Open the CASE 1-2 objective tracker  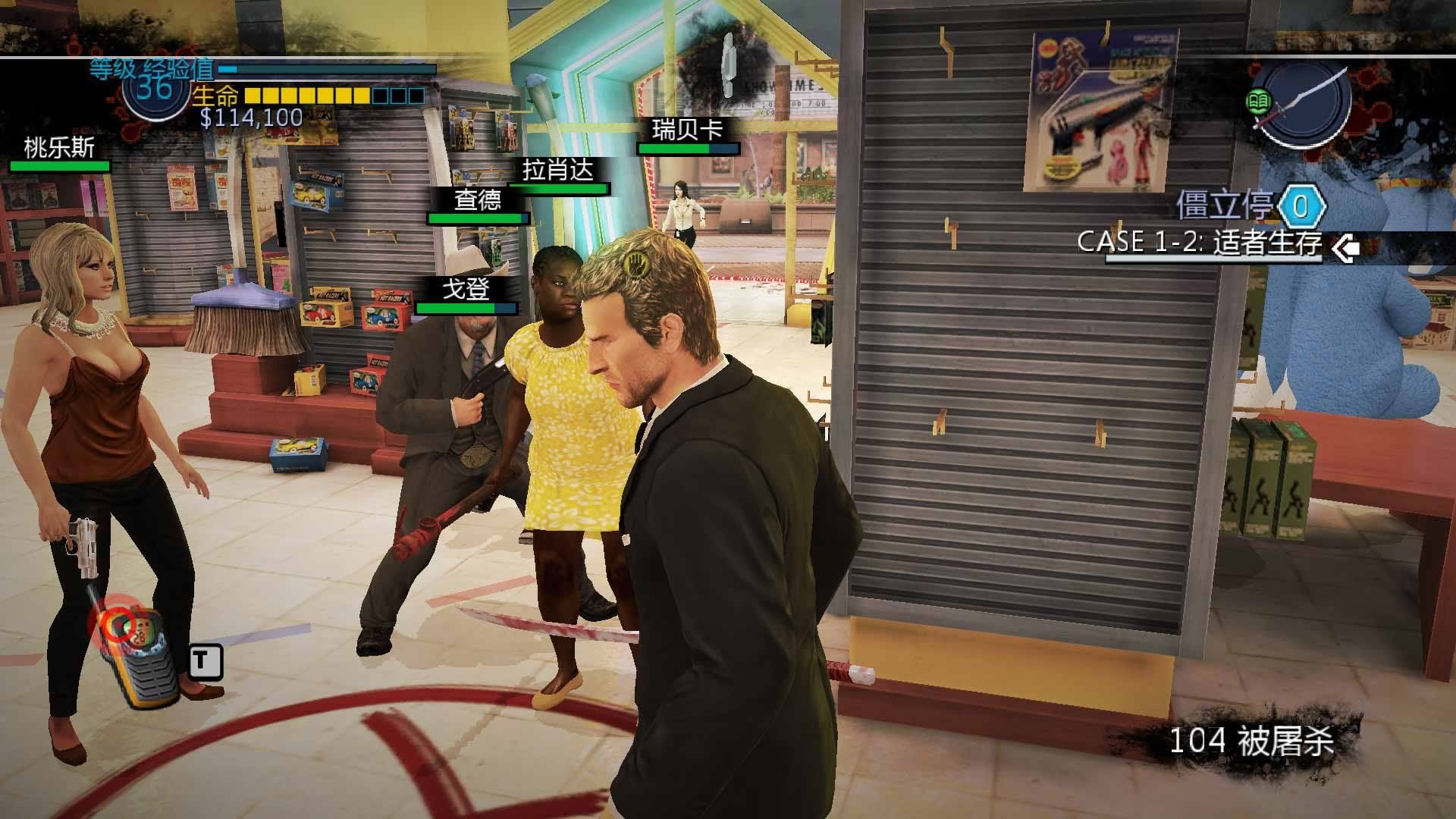tap(1200, 243)
